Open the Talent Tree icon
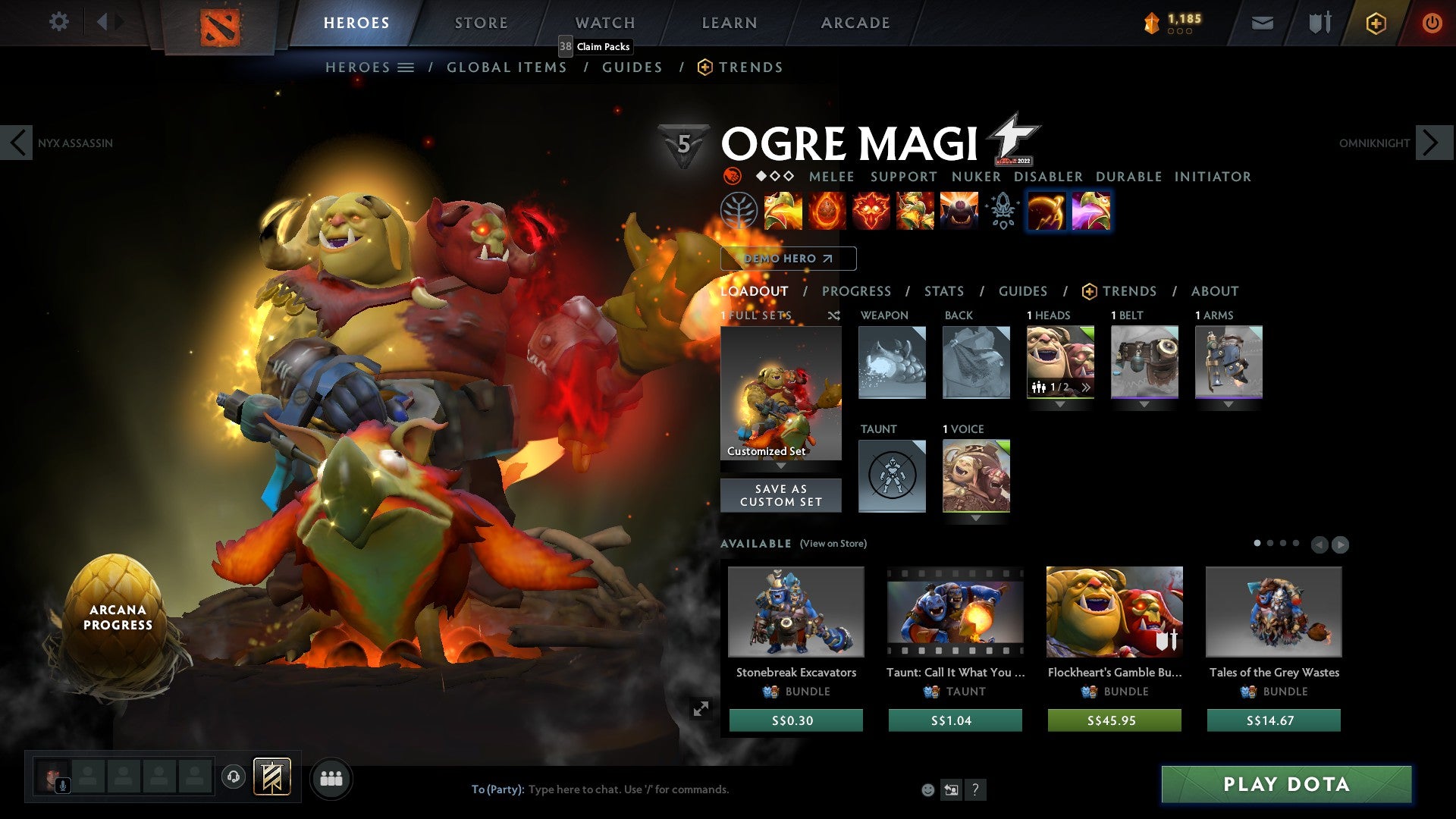The height and width of the screenshot is (819, 1456). pyautogui.click(x=738, y=212)
